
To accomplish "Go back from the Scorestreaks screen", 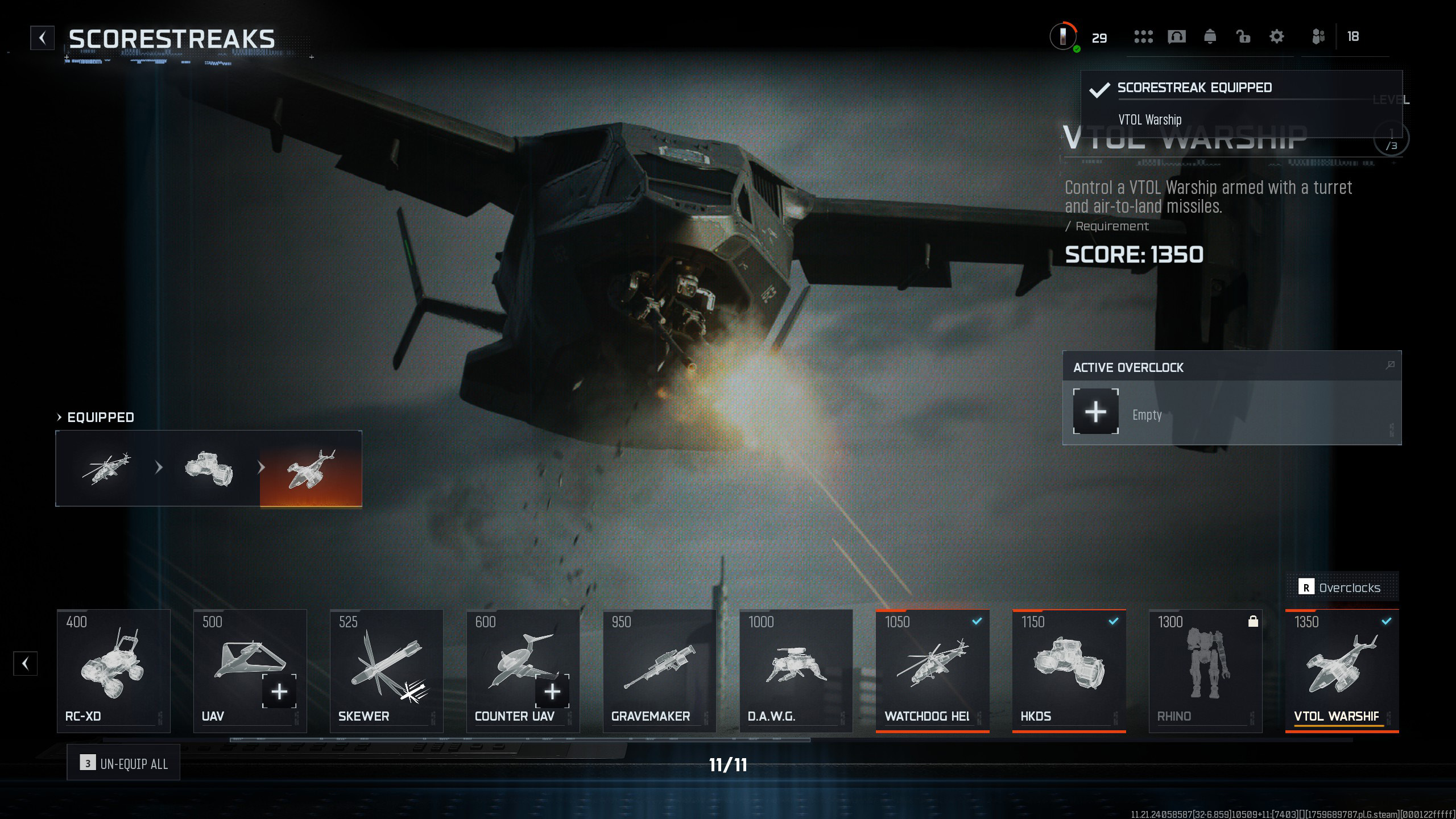I will (42, 38).
